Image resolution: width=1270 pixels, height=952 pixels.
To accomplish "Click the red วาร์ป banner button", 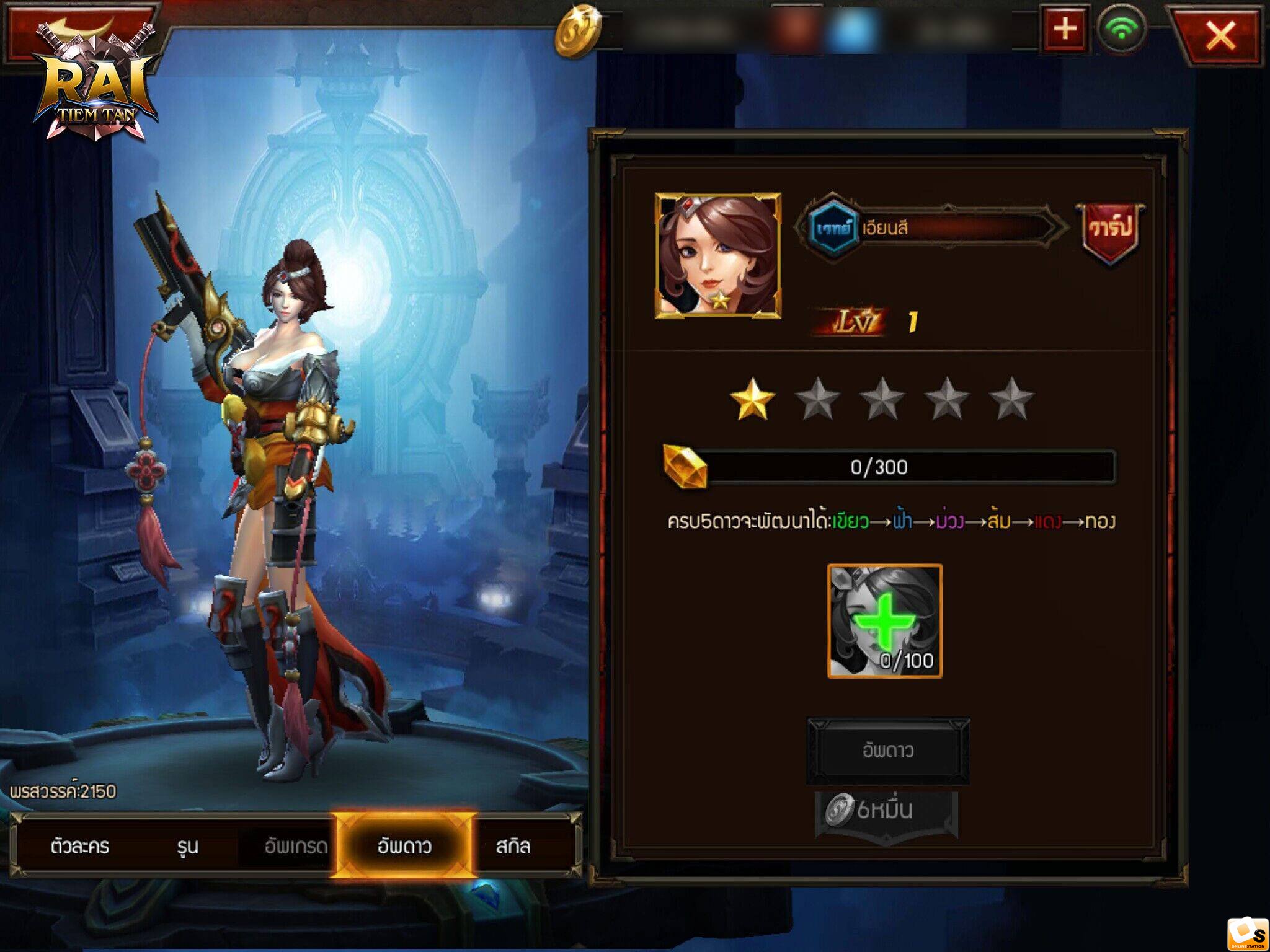I will 1110,229.
